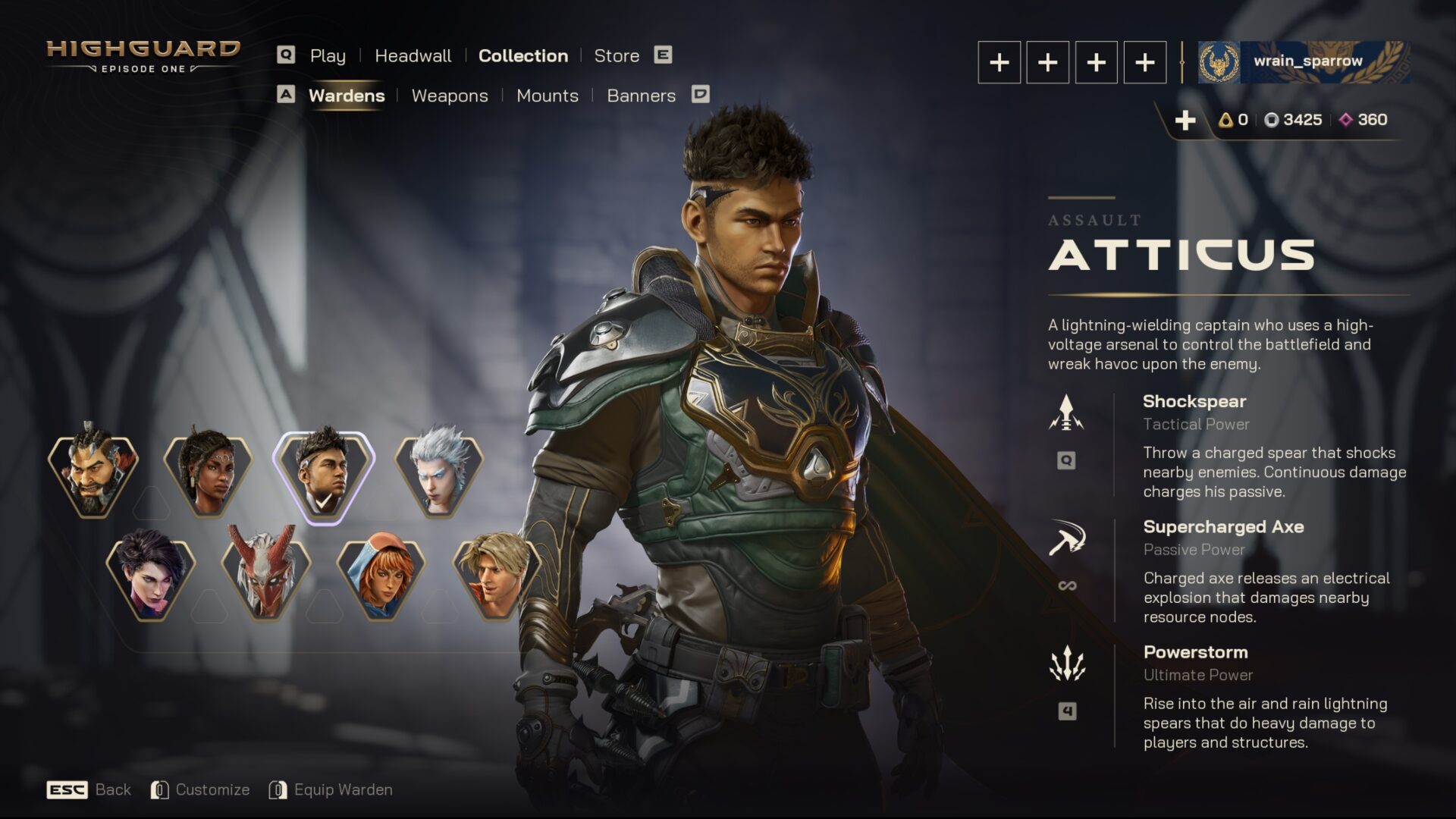Click the first empty plus slot loadout button

tap(999, 63)
